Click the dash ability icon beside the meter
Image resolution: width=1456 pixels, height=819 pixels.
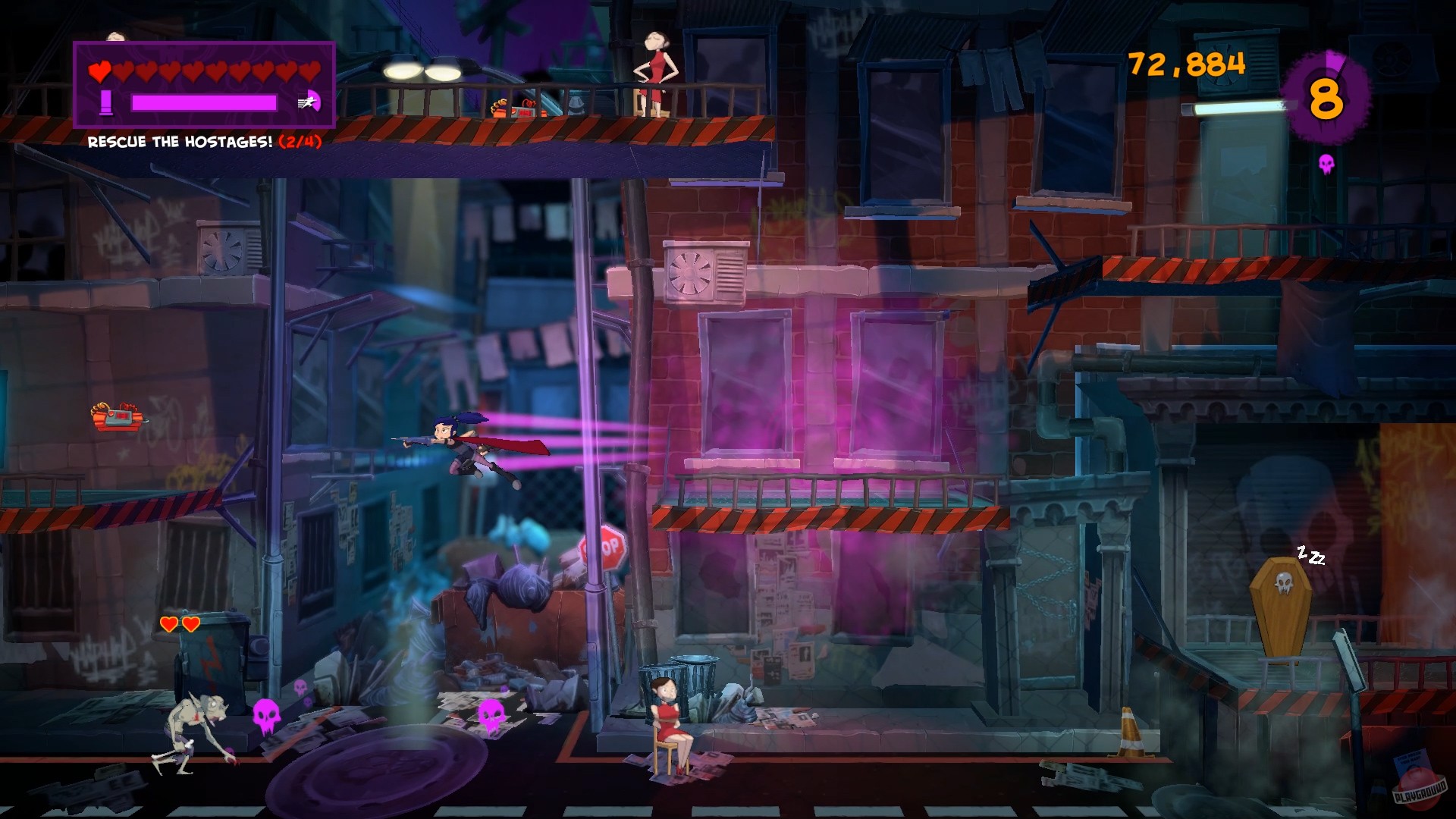309,101
